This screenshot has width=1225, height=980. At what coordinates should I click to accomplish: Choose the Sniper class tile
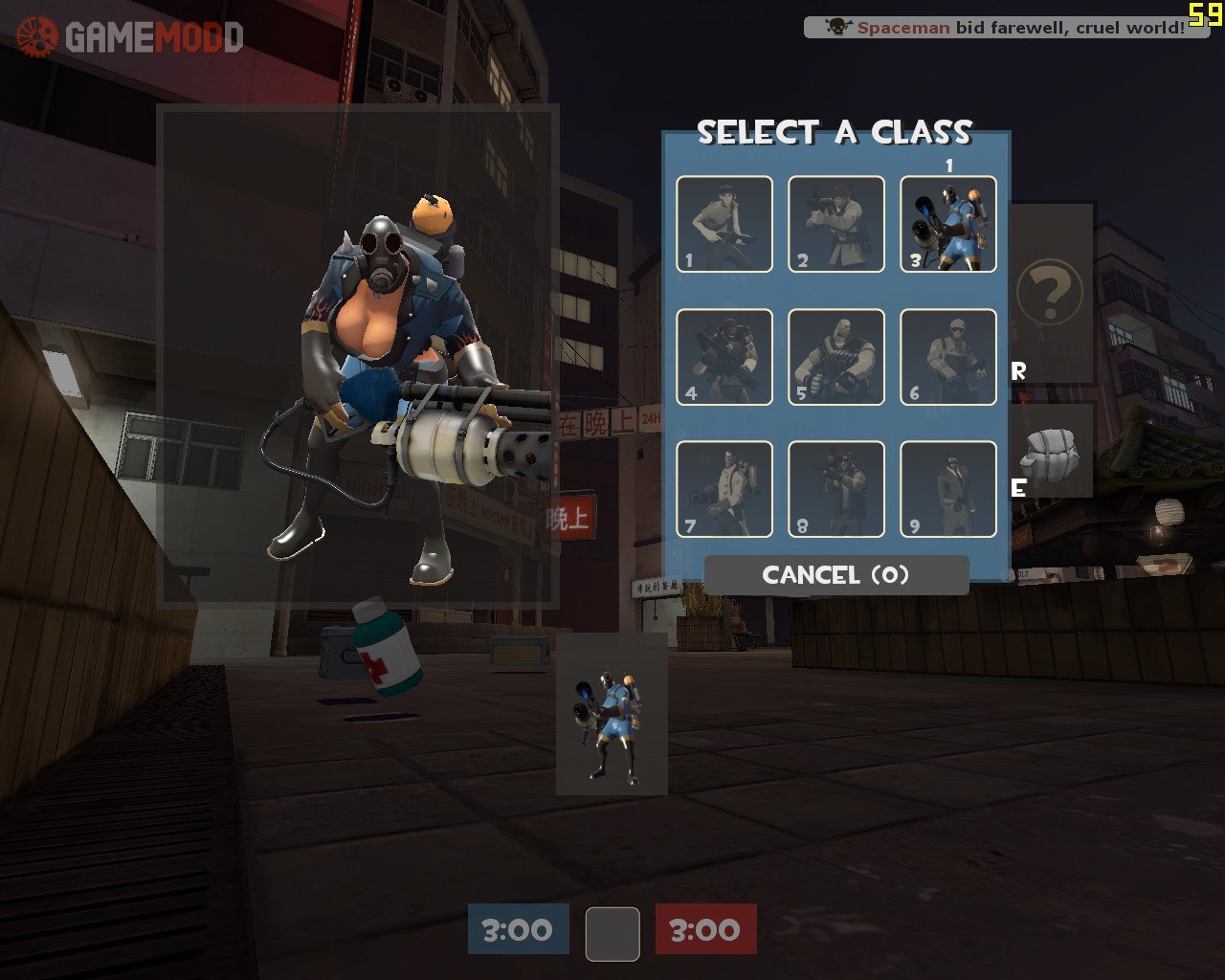point(836,489)
